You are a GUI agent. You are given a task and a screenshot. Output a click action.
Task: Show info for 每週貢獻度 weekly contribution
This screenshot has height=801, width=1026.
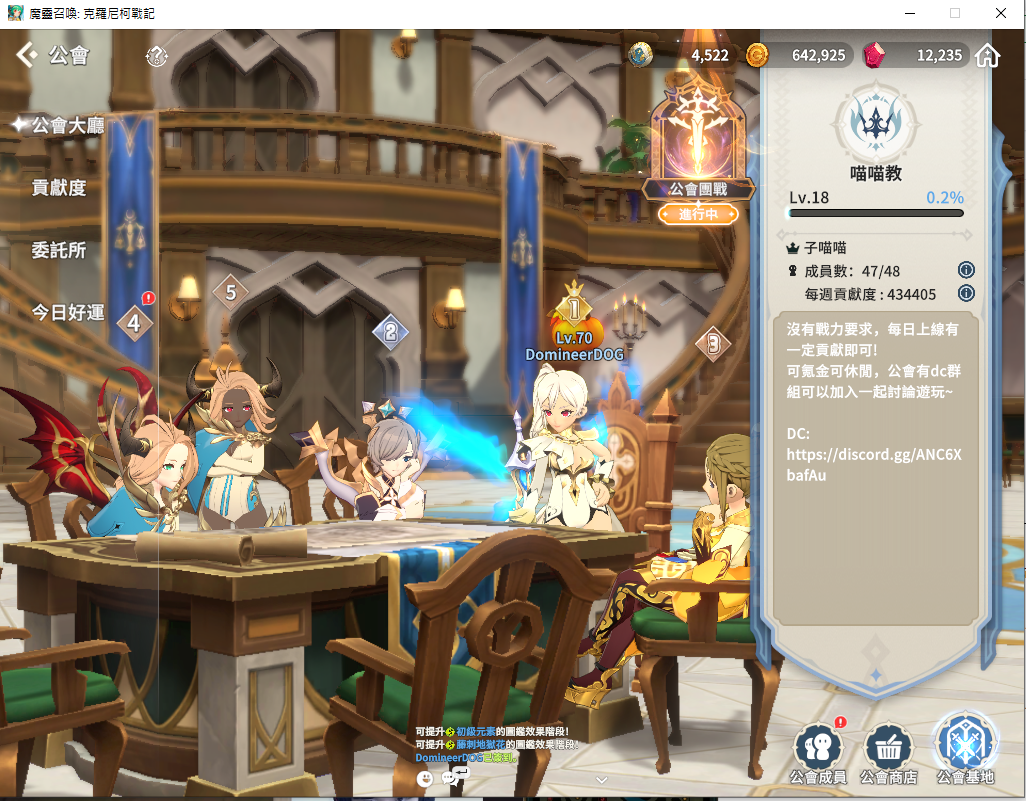pos(966,293)
